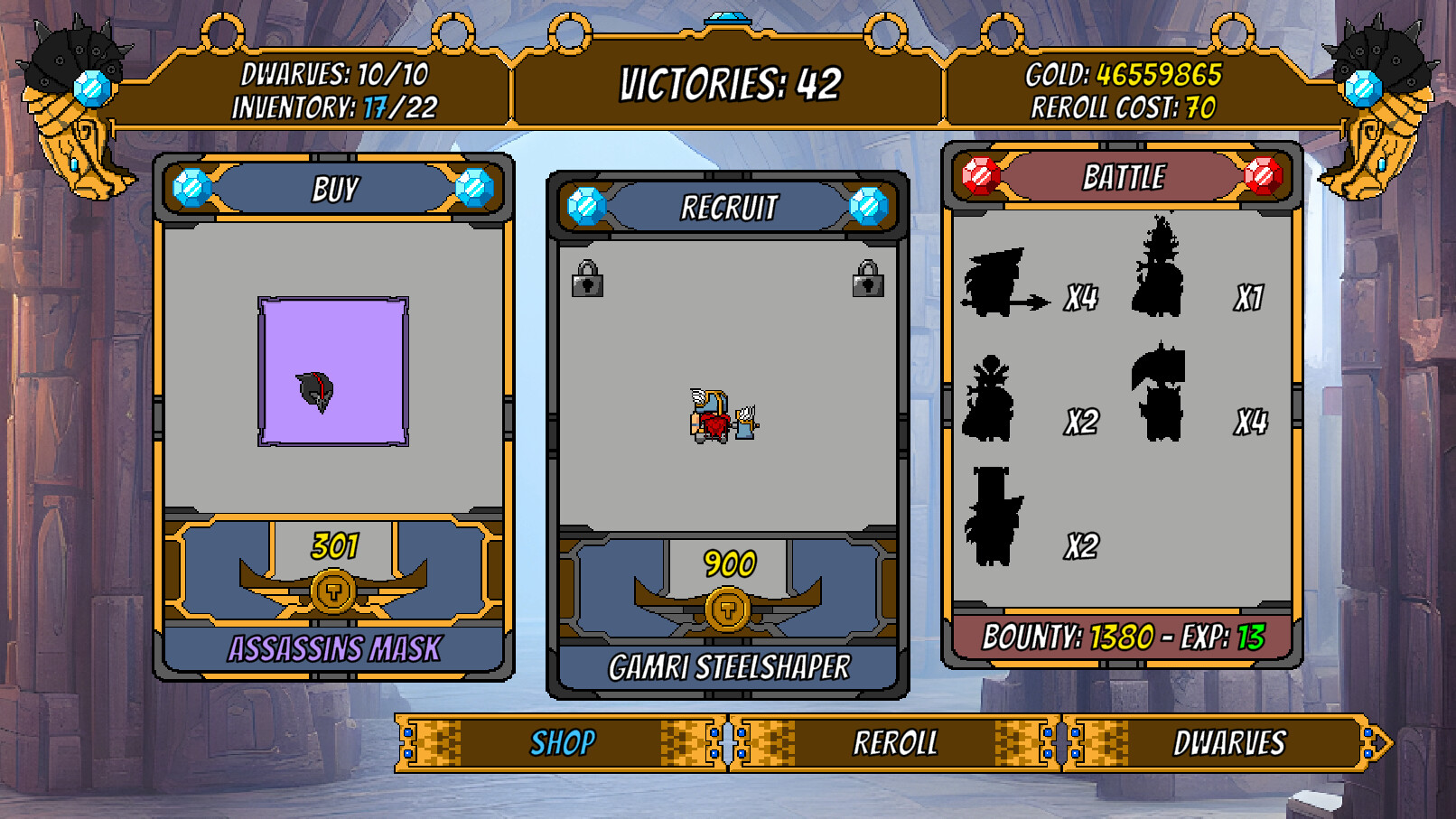
Task: Click the blue diamond beside the Buy header
Action: [190, 188]
